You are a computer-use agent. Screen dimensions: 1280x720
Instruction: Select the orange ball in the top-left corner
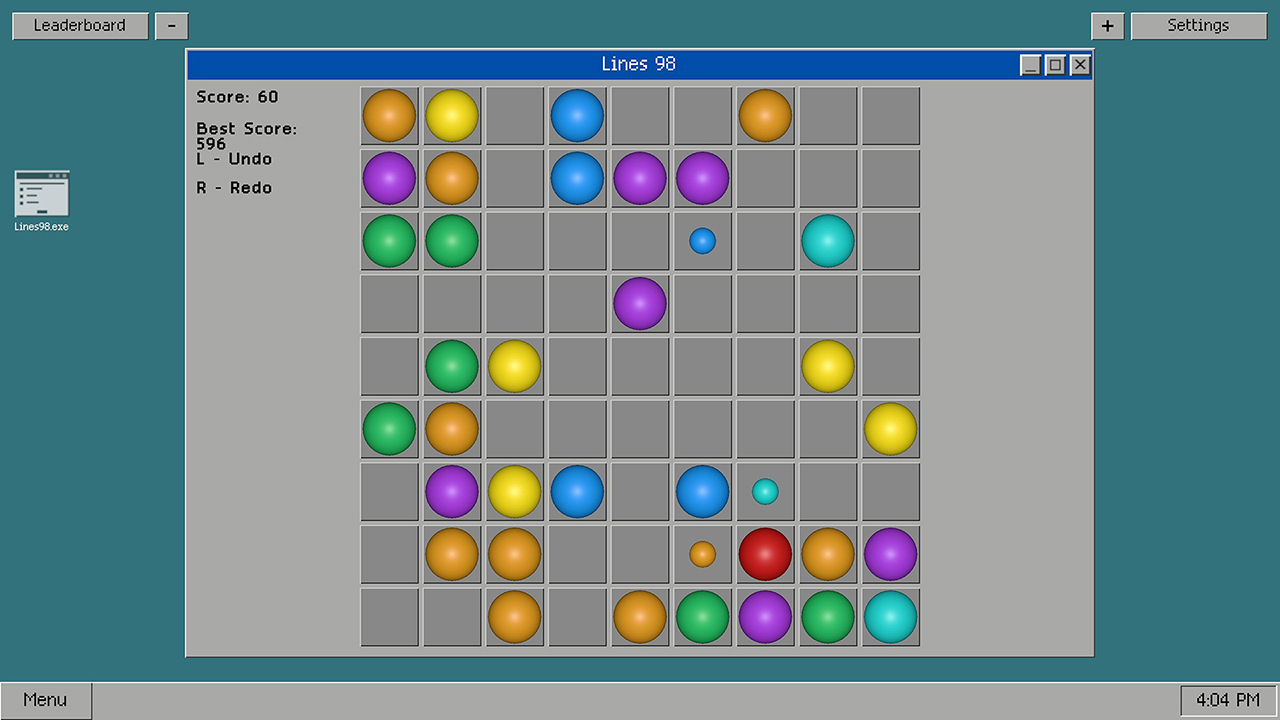pos(389,115)
